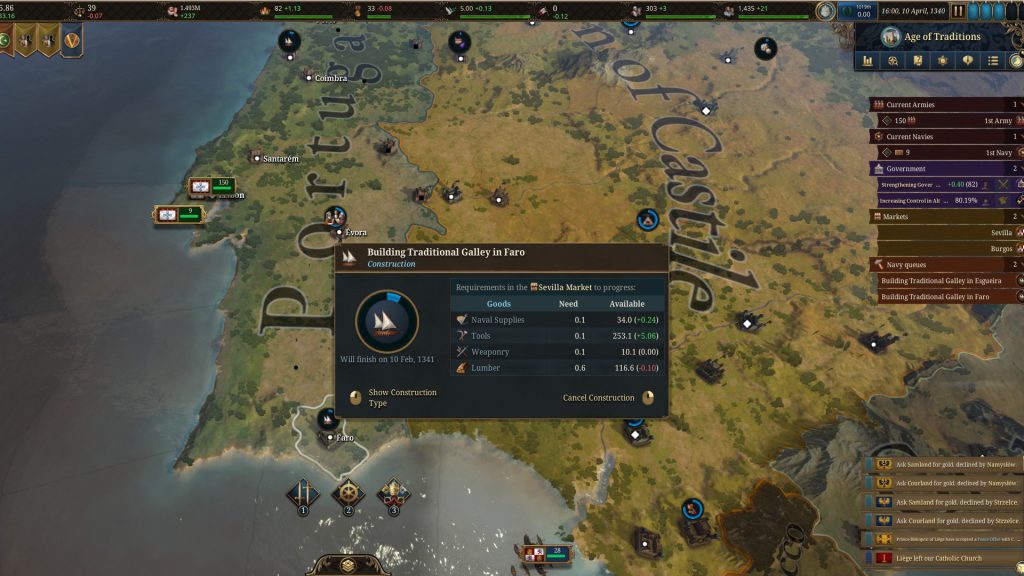1024x576 pixels.
Task: Activate the third crest group button
Action: [393, 494]
